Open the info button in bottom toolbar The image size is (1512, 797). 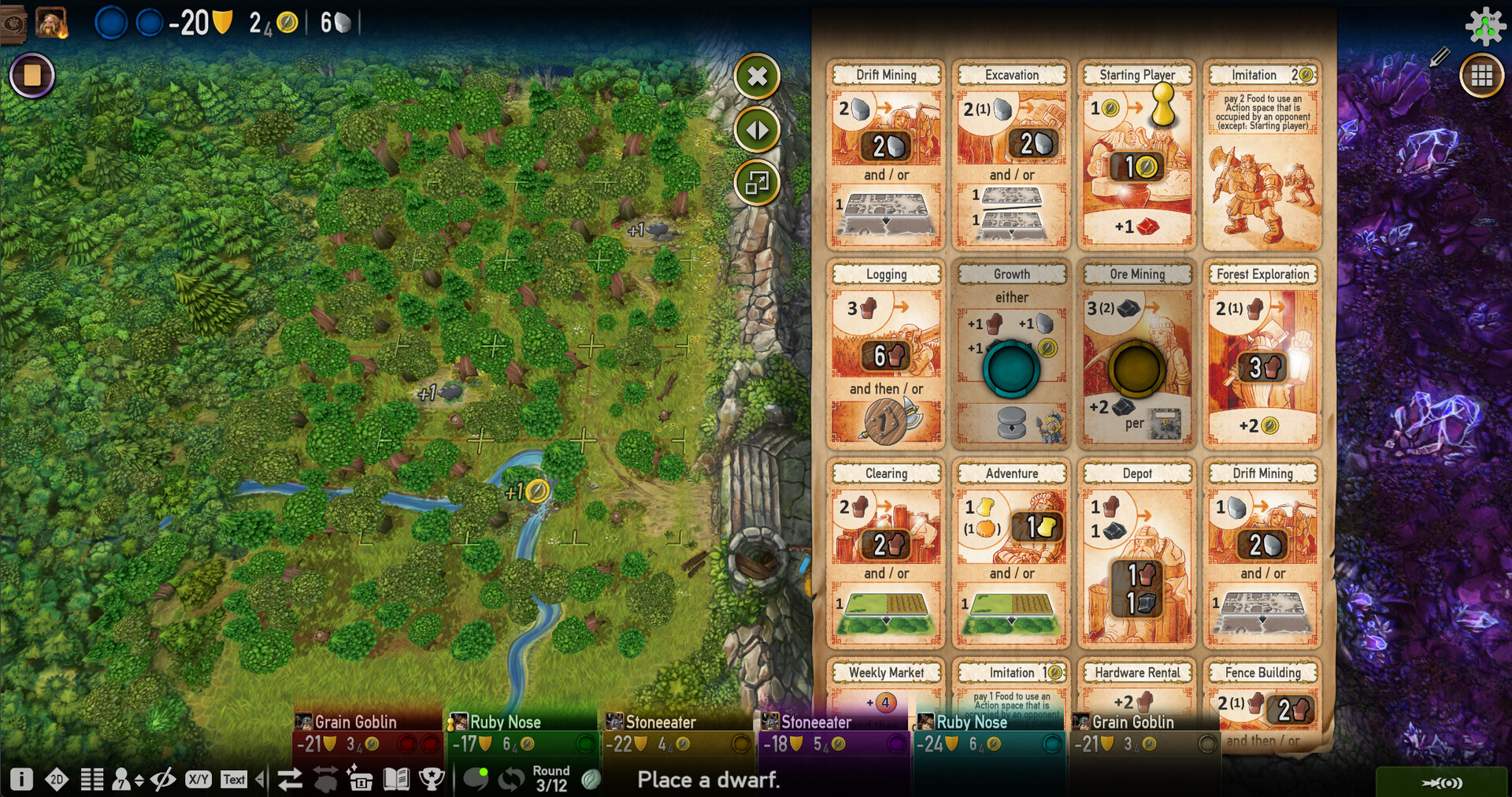coord(21,779)
